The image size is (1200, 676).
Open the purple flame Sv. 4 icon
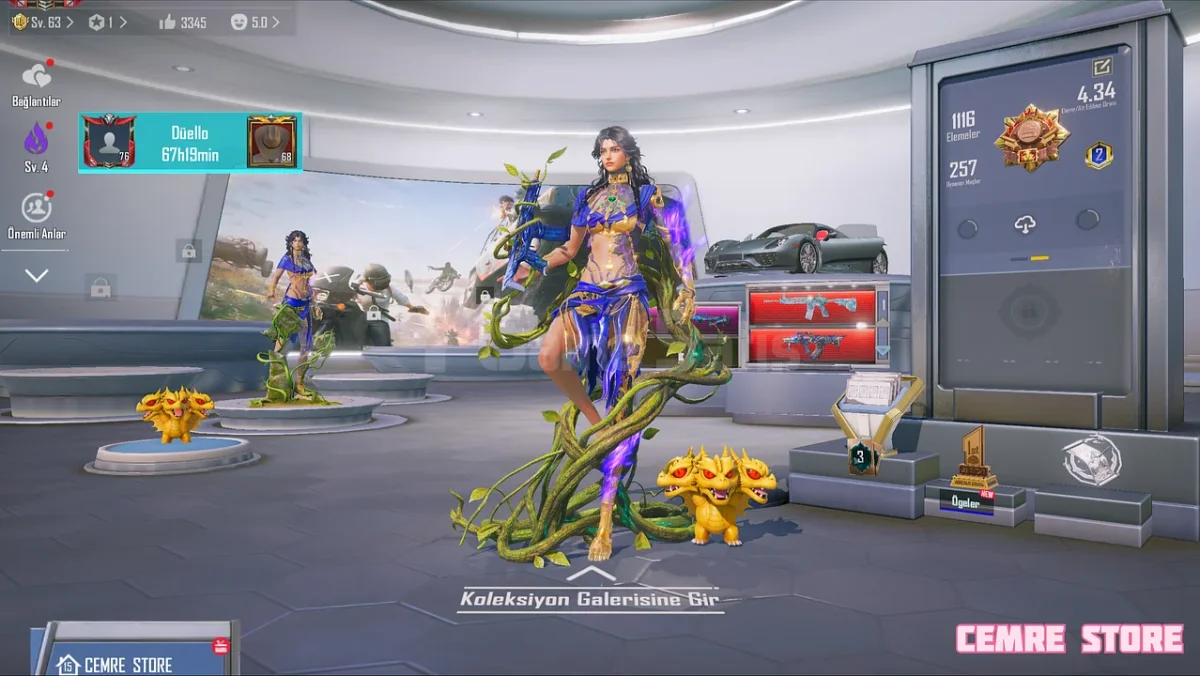pos(36,145)
